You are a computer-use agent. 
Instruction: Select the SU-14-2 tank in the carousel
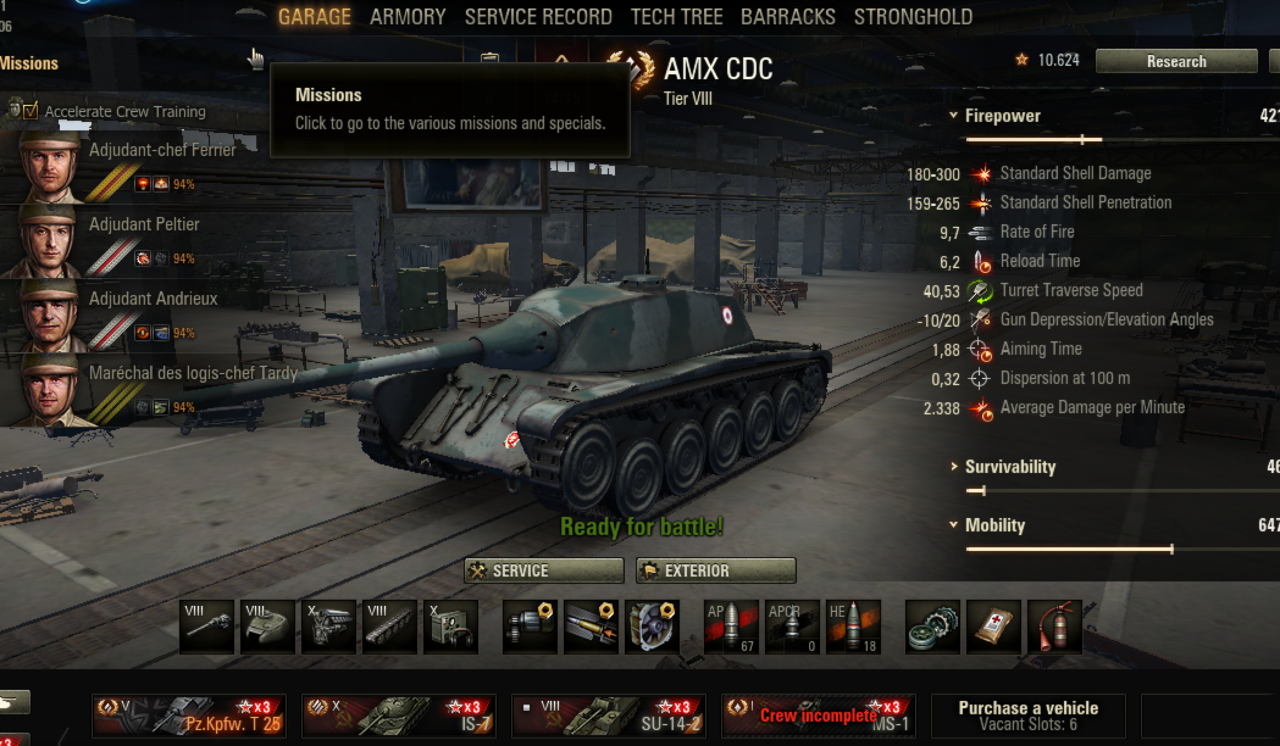click(x=608, y=716)
